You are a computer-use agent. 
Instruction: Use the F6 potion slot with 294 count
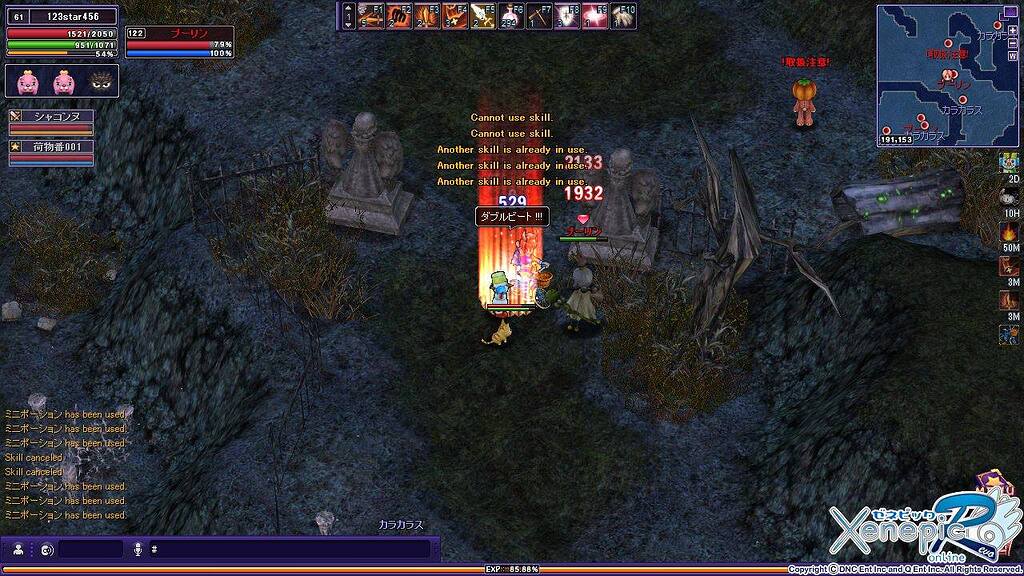[512, 15]
